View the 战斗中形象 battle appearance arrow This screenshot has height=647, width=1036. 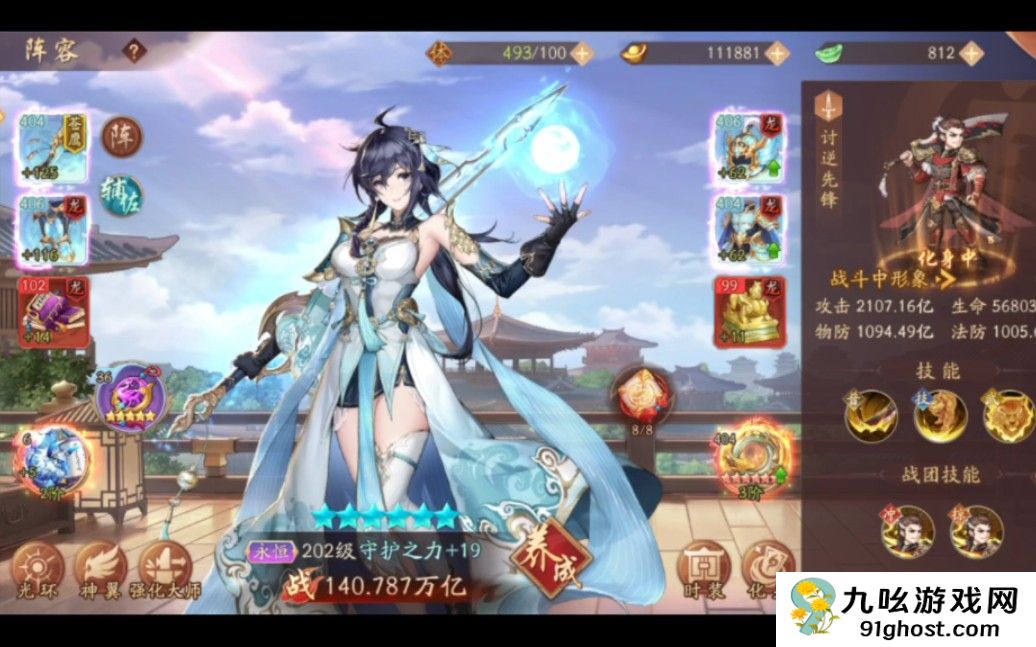942,278
